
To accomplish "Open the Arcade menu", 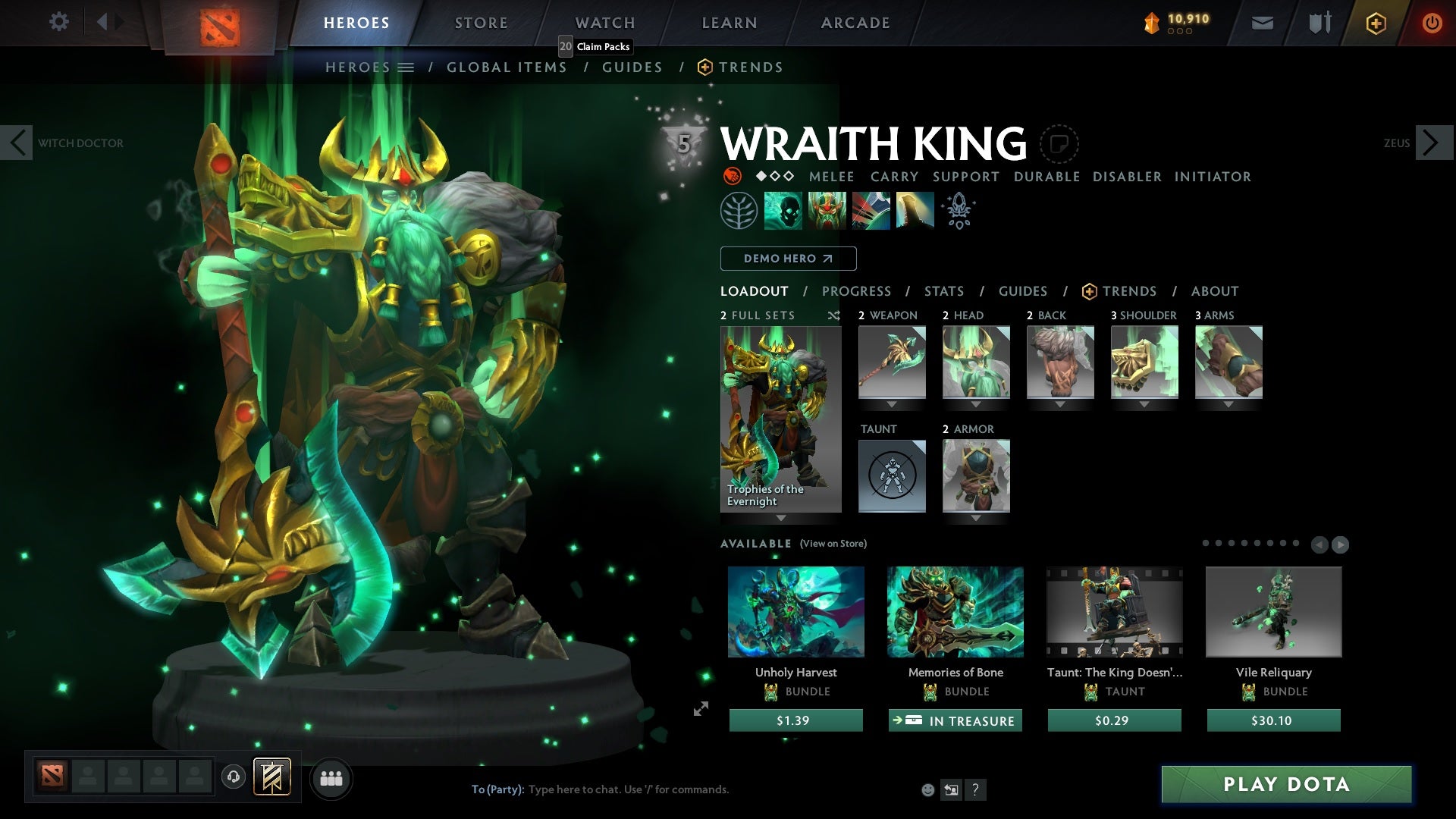I will pyautogui.click(x=855, y=22).
